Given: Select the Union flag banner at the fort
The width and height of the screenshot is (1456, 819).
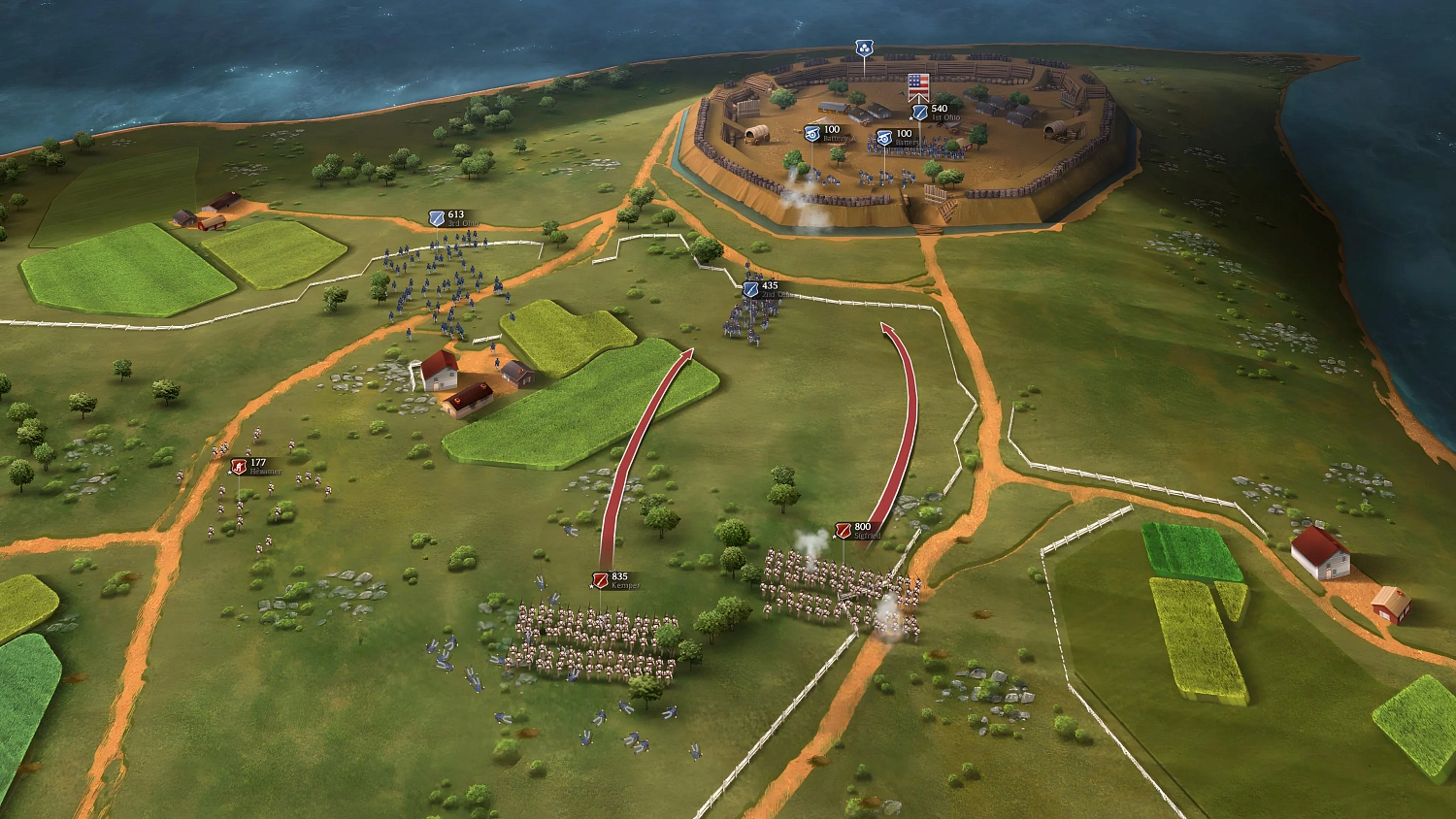Looking at the screenshot, I should point(919,86).
